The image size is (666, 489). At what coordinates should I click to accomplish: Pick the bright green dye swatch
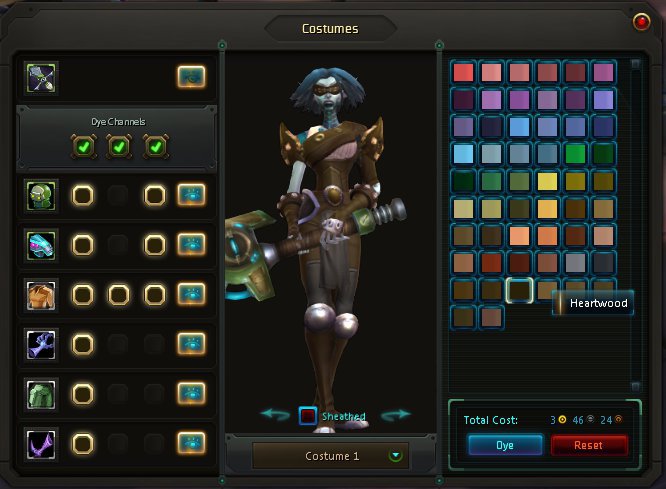(573, 154)
